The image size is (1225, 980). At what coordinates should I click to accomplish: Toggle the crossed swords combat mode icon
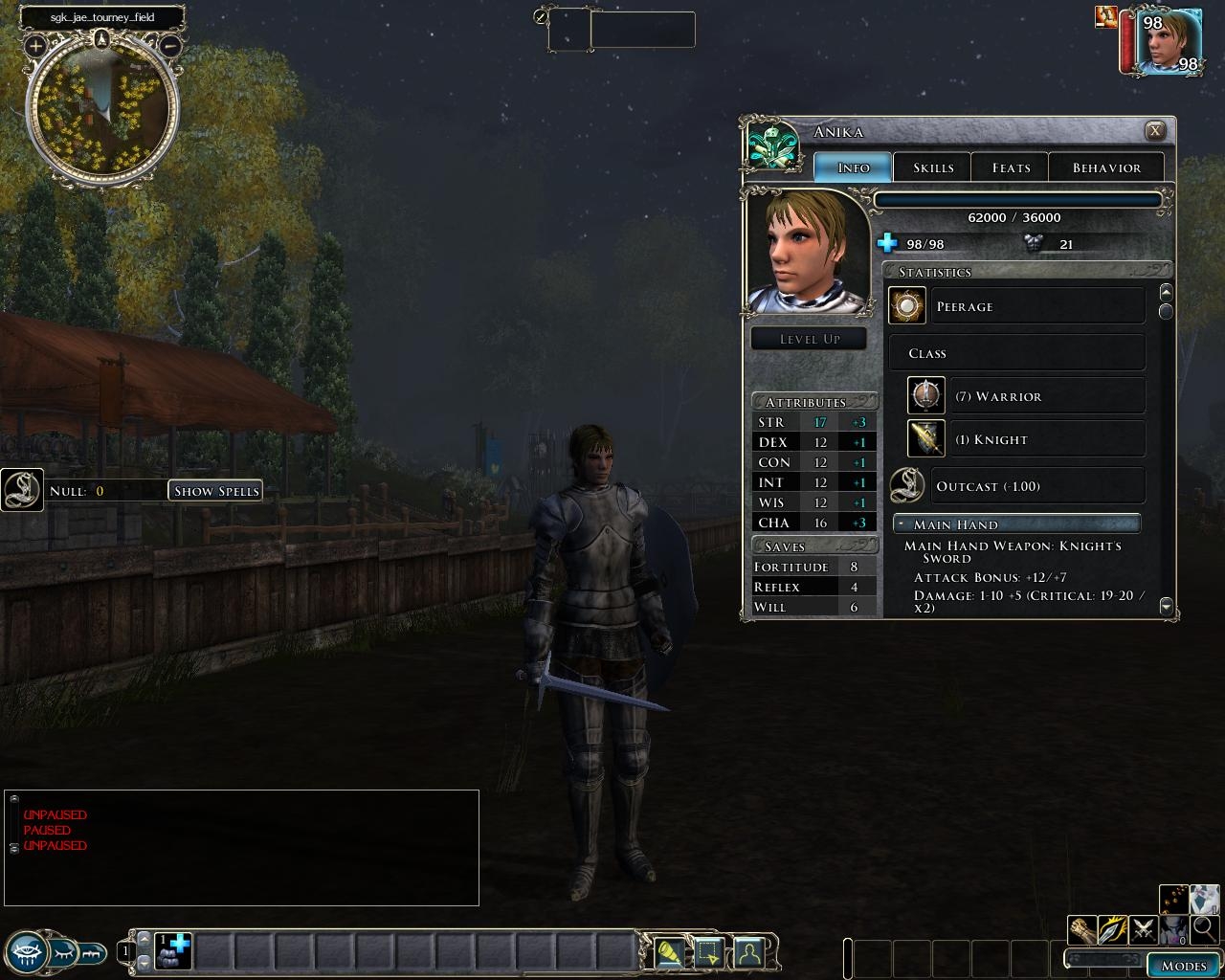click(x=1144, y=929)
